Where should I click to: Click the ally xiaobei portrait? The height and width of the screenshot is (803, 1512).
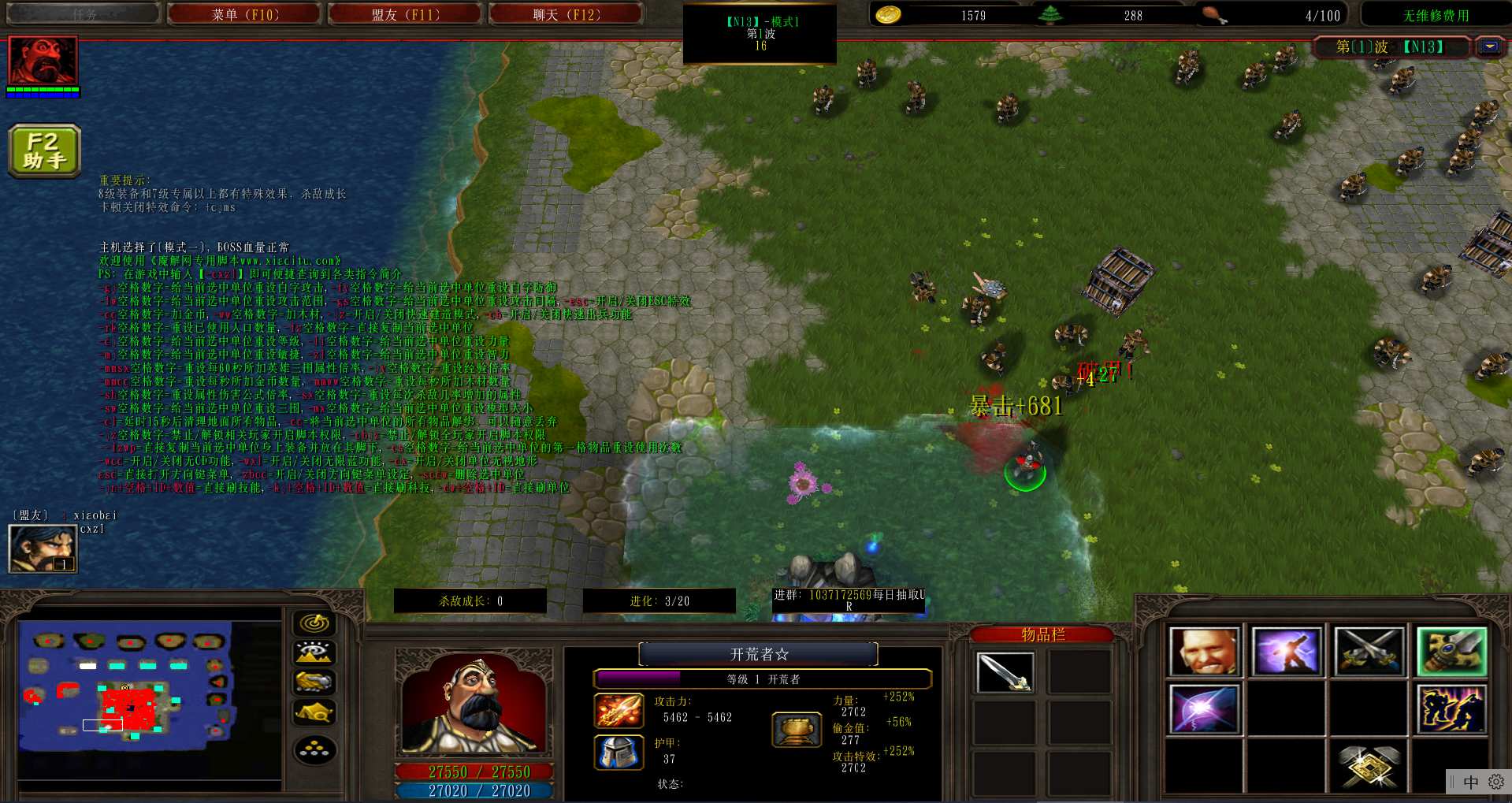(x=43, y=548)
